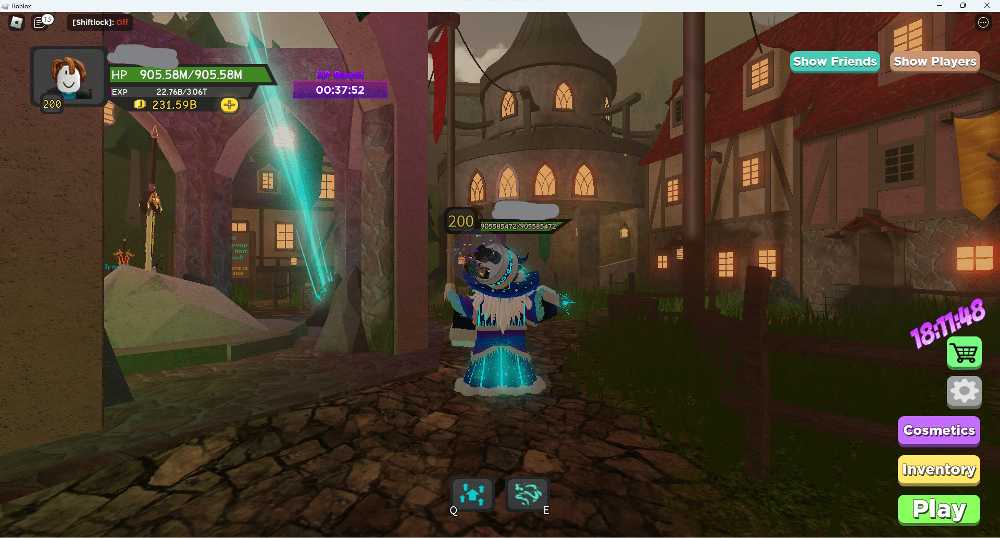Activate the blue arrows home ability
The height and width of the screenshot is (538, 1000).
pyautogui.click(x=472, y=492)
